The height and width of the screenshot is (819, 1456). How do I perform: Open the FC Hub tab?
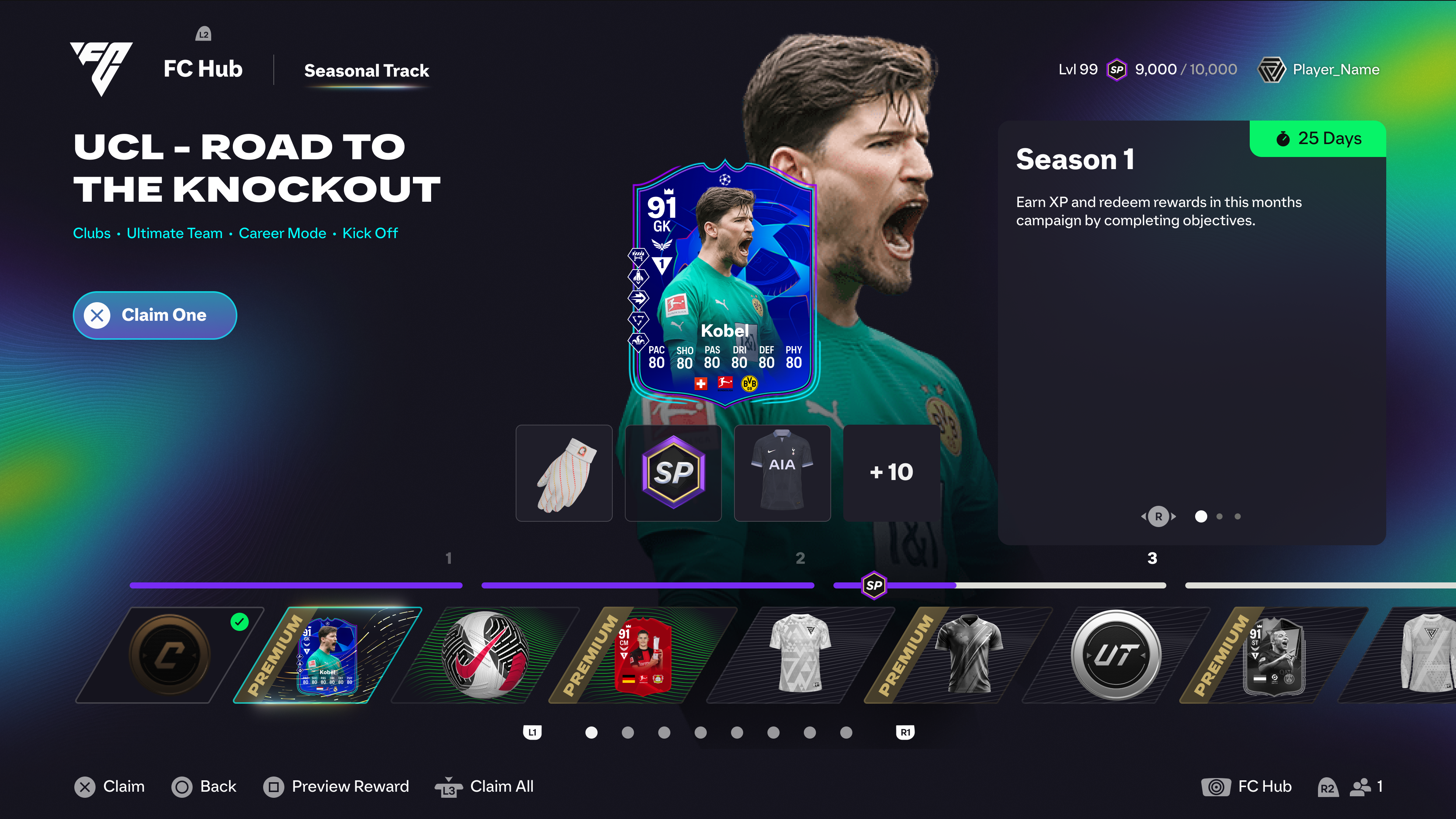[x=203, y=69]
